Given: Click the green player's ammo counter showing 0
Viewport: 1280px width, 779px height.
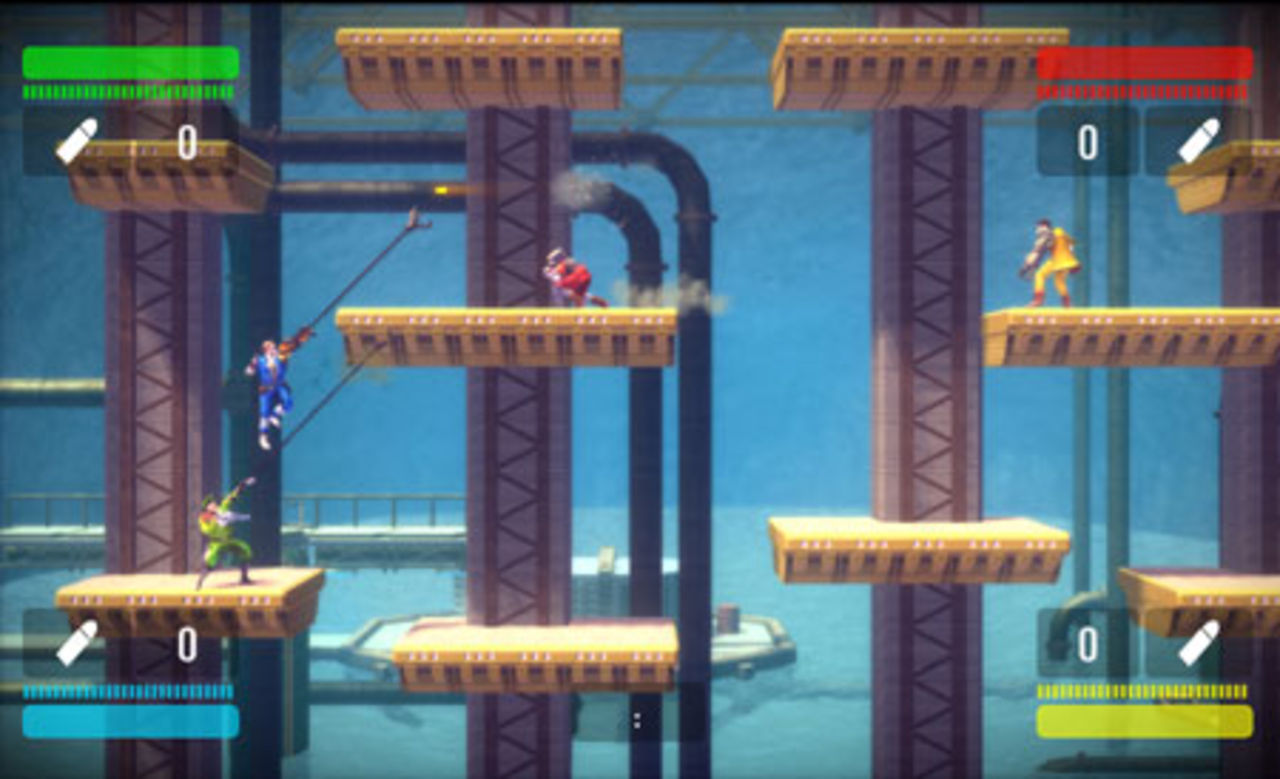Looking at the screenshot, I should pos(186,139).
